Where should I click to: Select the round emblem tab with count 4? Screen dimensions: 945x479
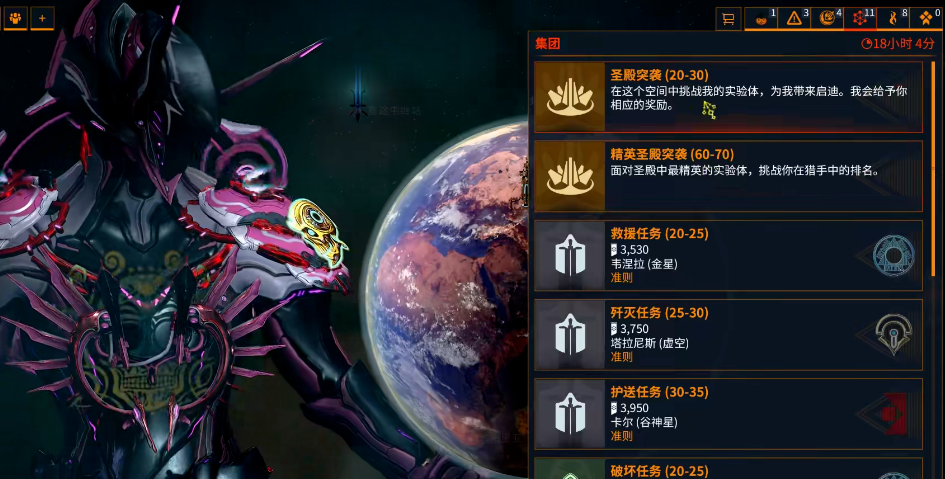tap(828, 18)
